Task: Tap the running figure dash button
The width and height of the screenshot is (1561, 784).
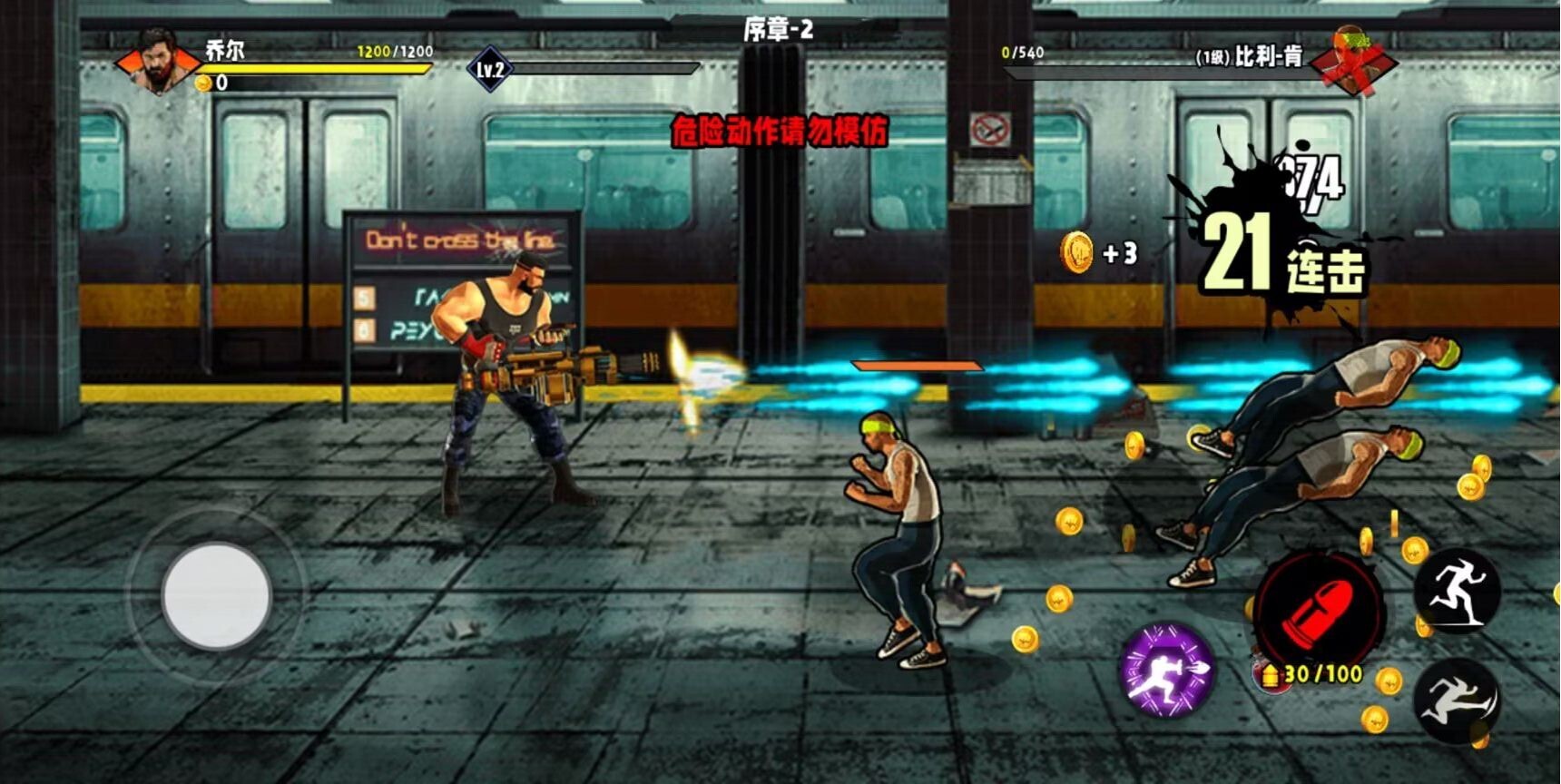Action: 1457,592
